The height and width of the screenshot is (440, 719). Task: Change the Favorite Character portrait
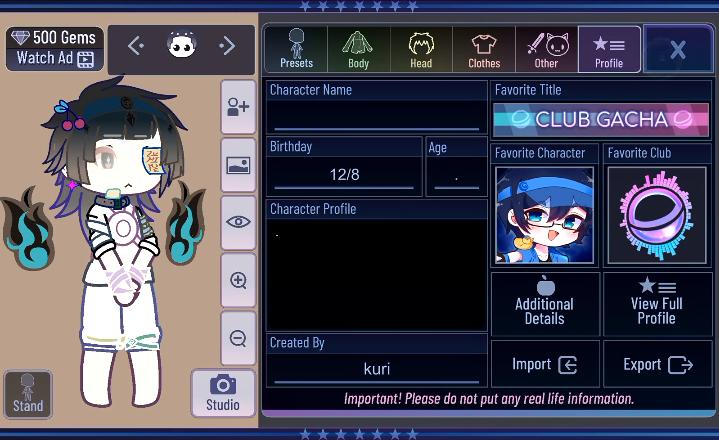tap(545, 215)
